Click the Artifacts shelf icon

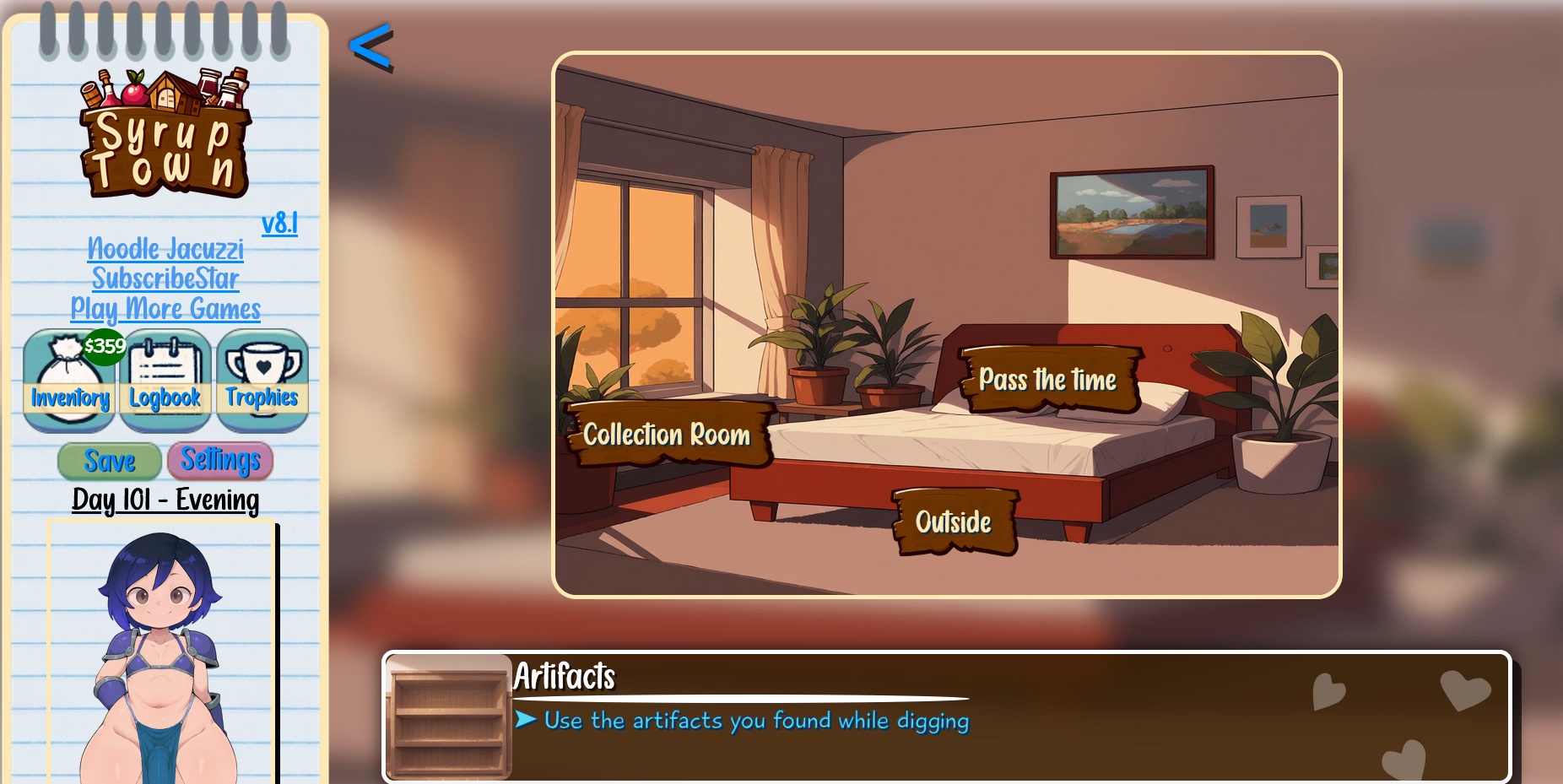(x=448, y=717)
